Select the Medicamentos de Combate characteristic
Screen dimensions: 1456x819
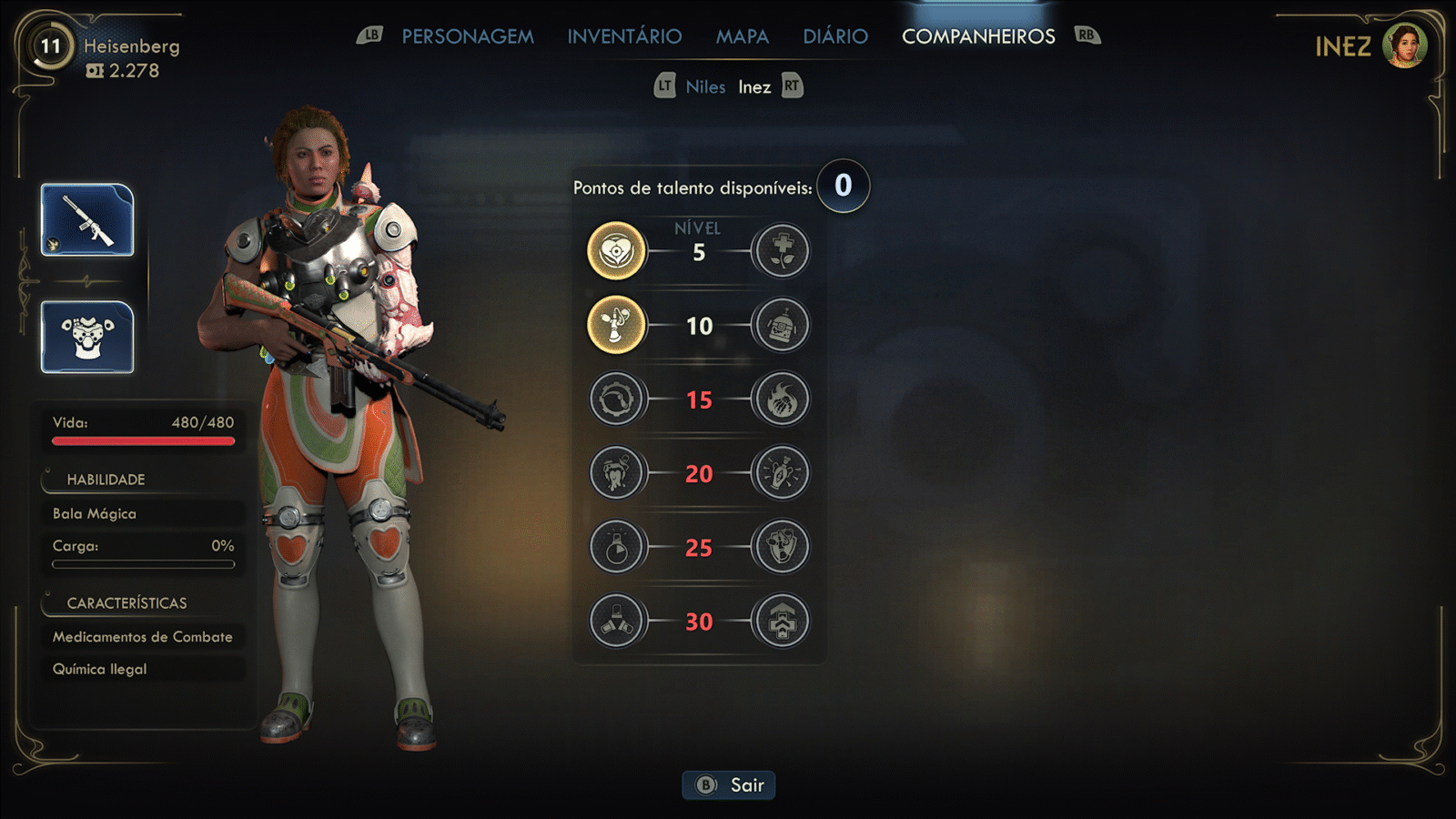pos(142,636)
